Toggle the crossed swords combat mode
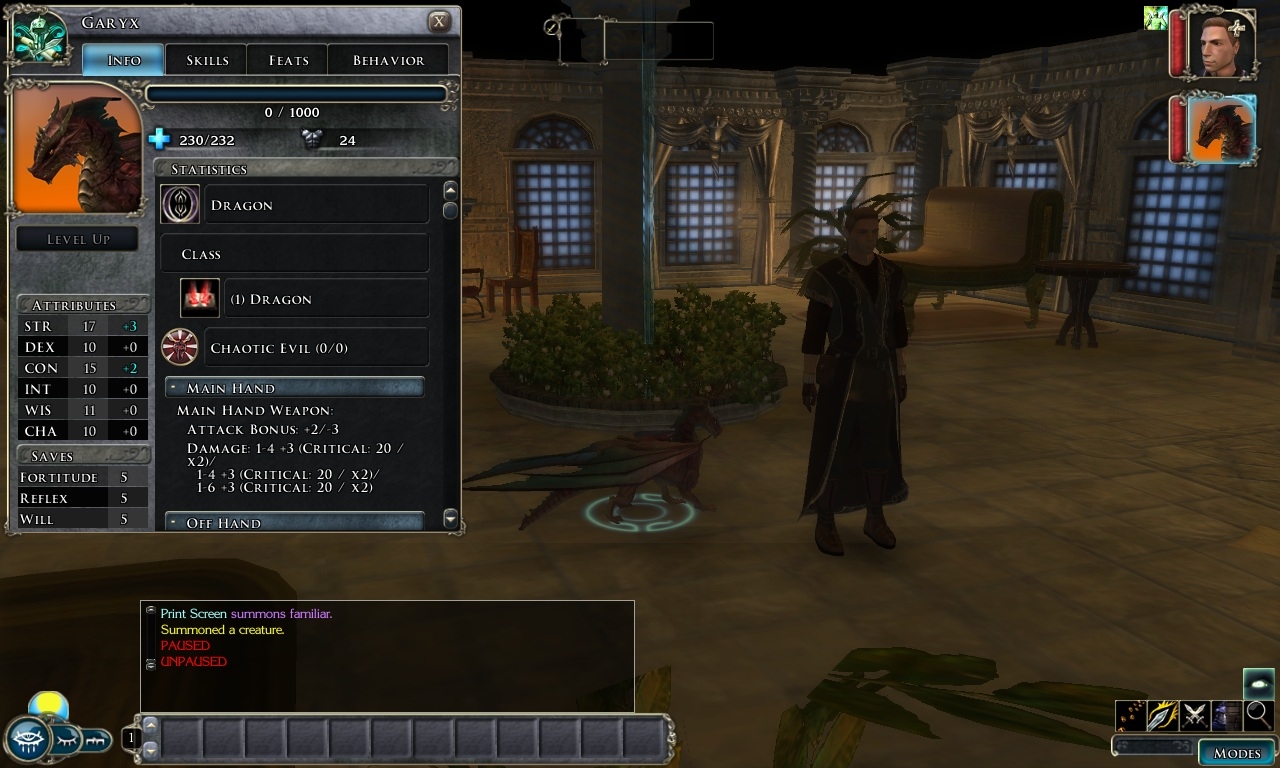The image size is (1280, 768). tap(1194, 715)
